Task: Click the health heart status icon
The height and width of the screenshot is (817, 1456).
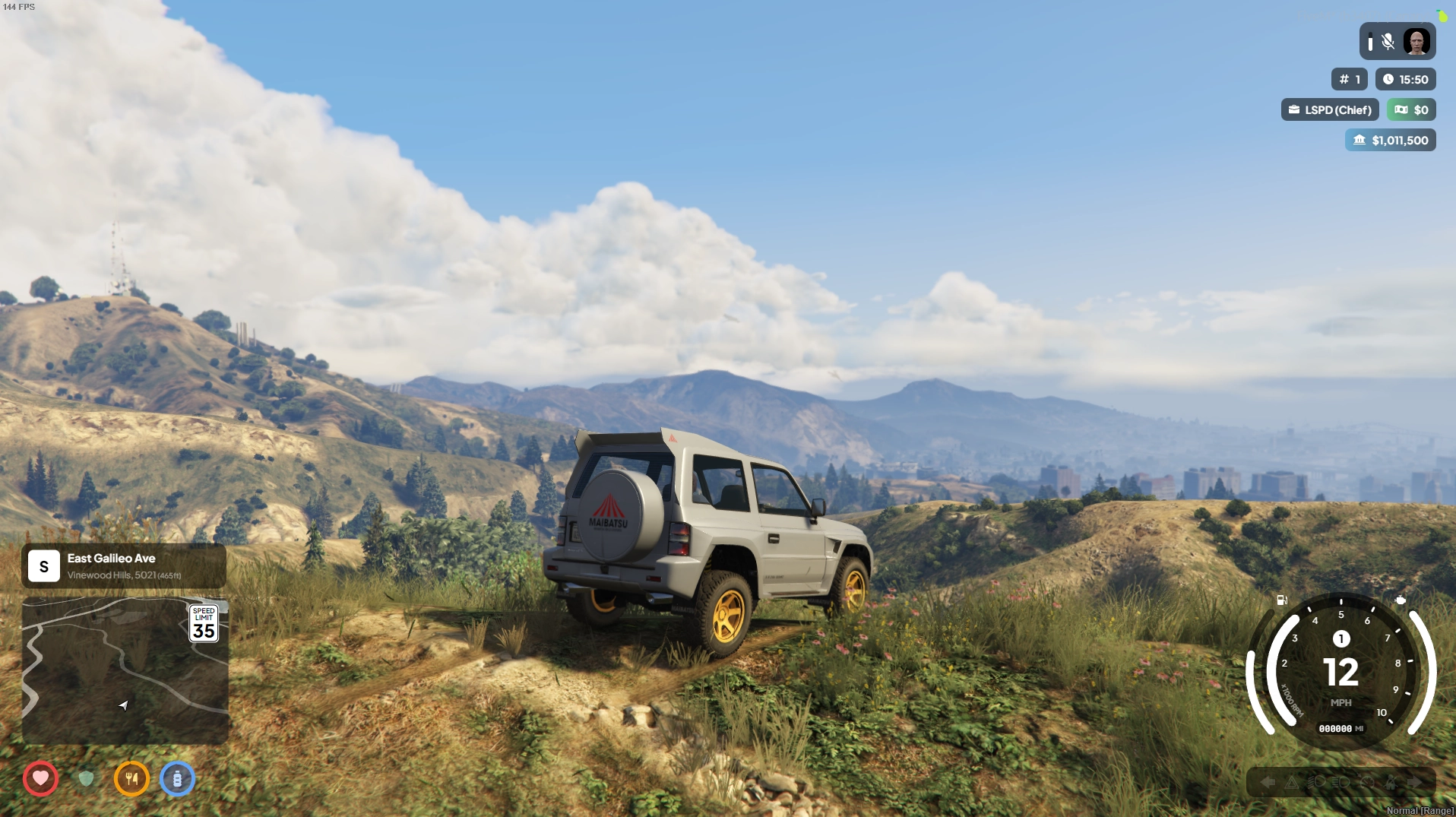Action: [41, 779]
